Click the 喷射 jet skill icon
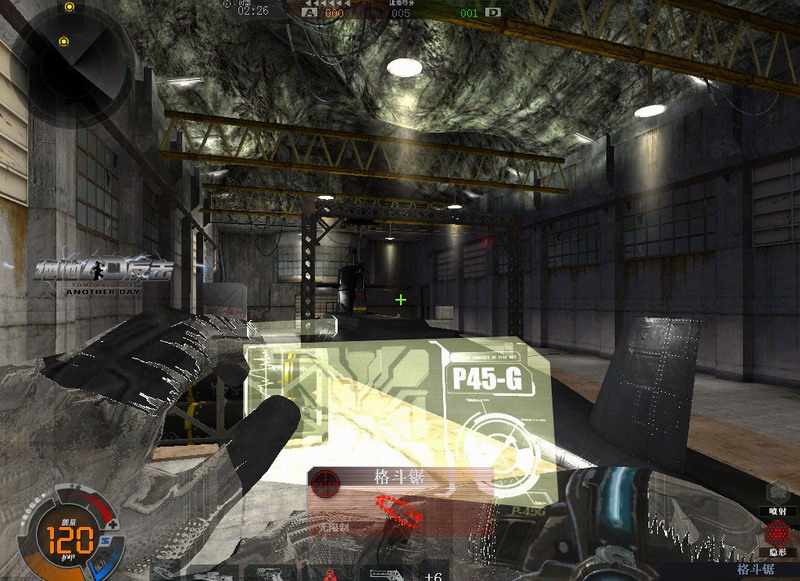Screen dimensions: 800x581 click(x=777, y=493)
